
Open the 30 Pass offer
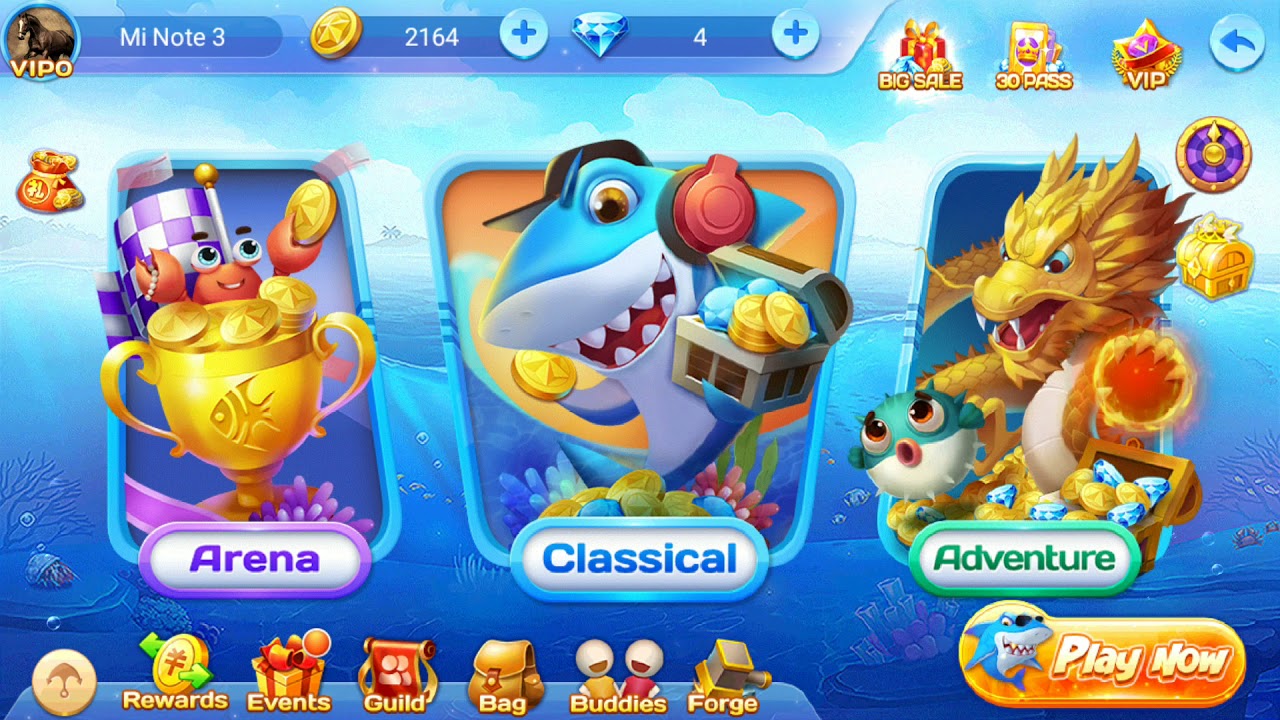pyautogui.click(x=1034, y=55)
